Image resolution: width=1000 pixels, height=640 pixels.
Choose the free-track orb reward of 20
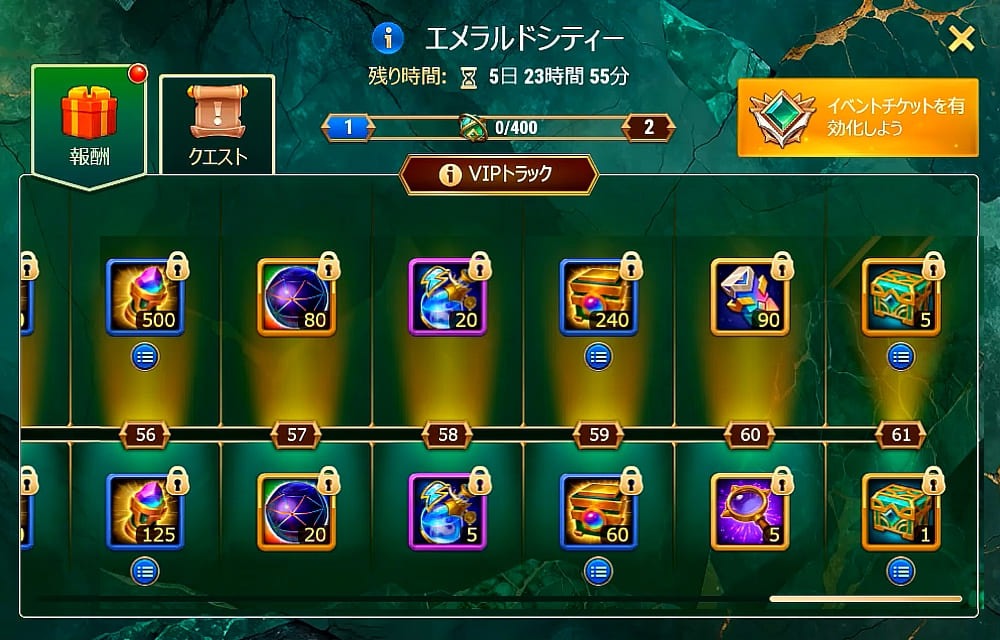(x=296, y=511)
